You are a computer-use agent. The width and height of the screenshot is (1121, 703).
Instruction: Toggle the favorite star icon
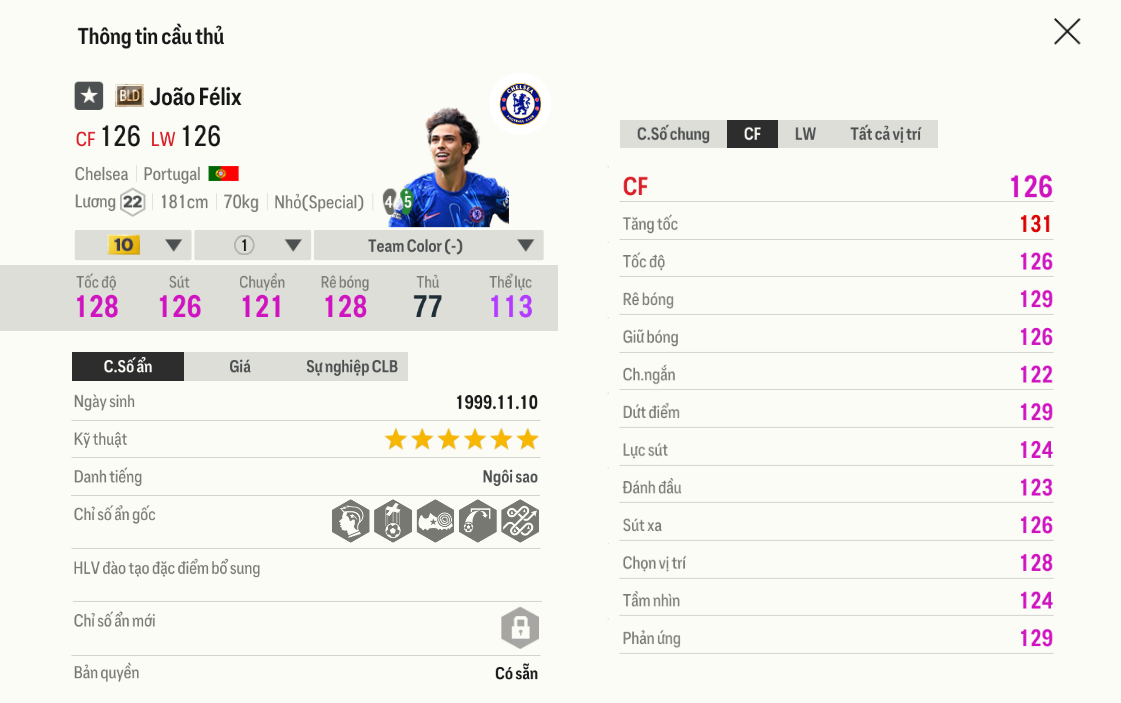click(89, 96)
